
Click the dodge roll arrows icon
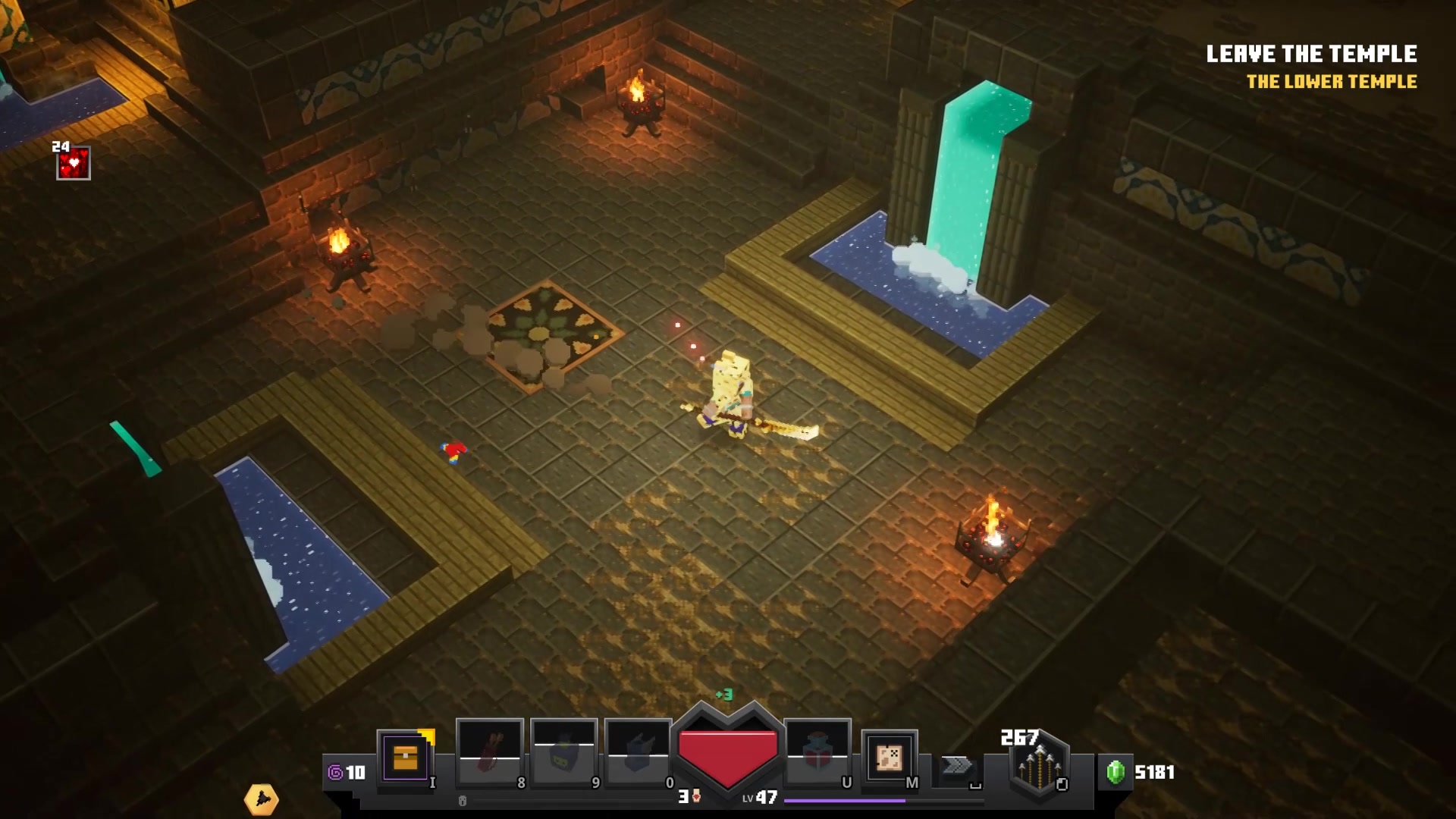957,766
